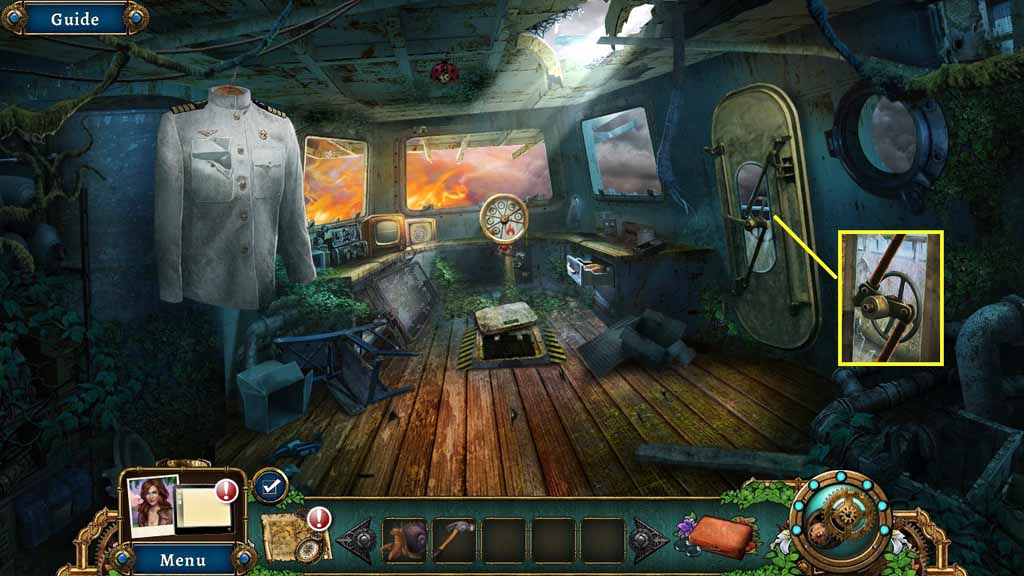Viewport: 1024px width, 576px height.
Task: Select the hammer in the inventory
Action: click(x=454, y=540)
